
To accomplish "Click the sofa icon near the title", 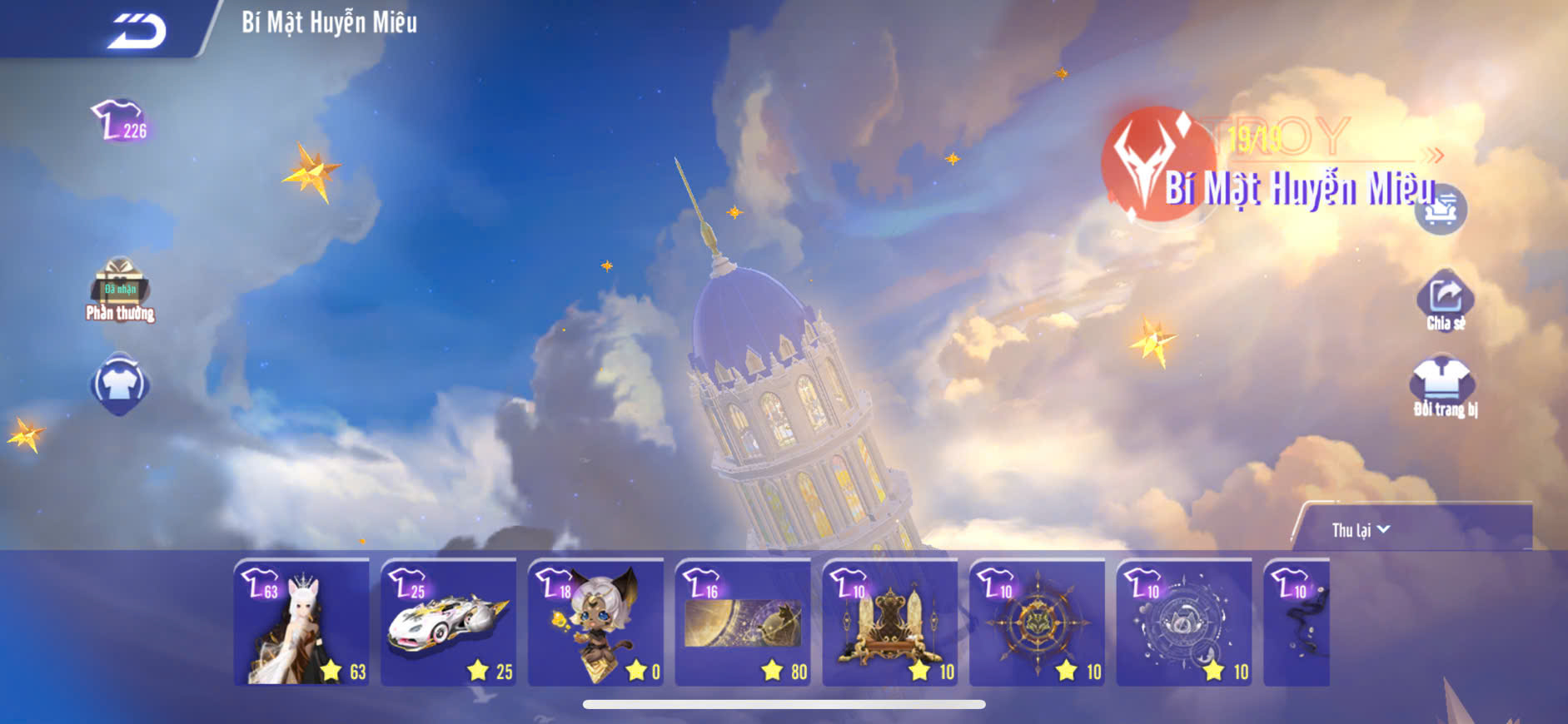I will point(1441,210).
